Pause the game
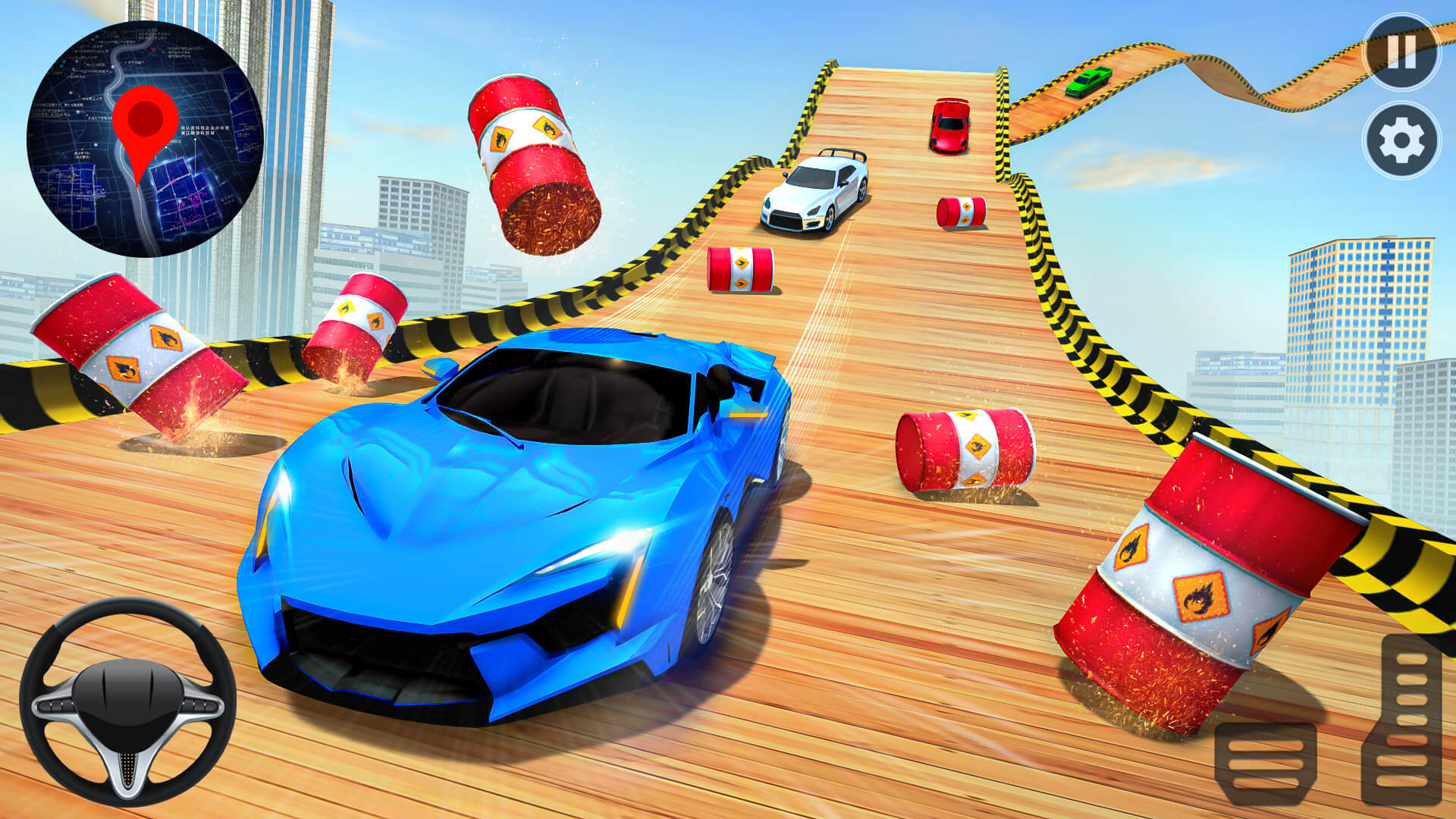1456x819 pixels. tap(1402, 52)
